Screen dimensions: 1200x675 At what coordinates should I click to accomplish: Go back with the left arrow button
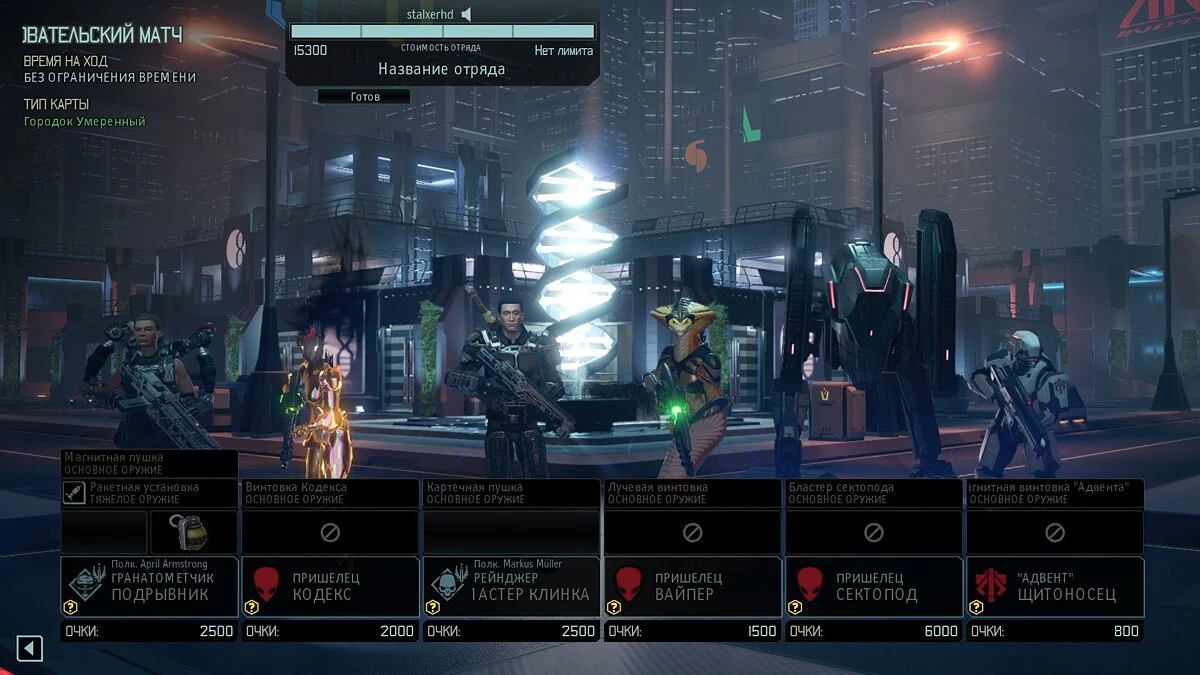(x=29, y=649)
